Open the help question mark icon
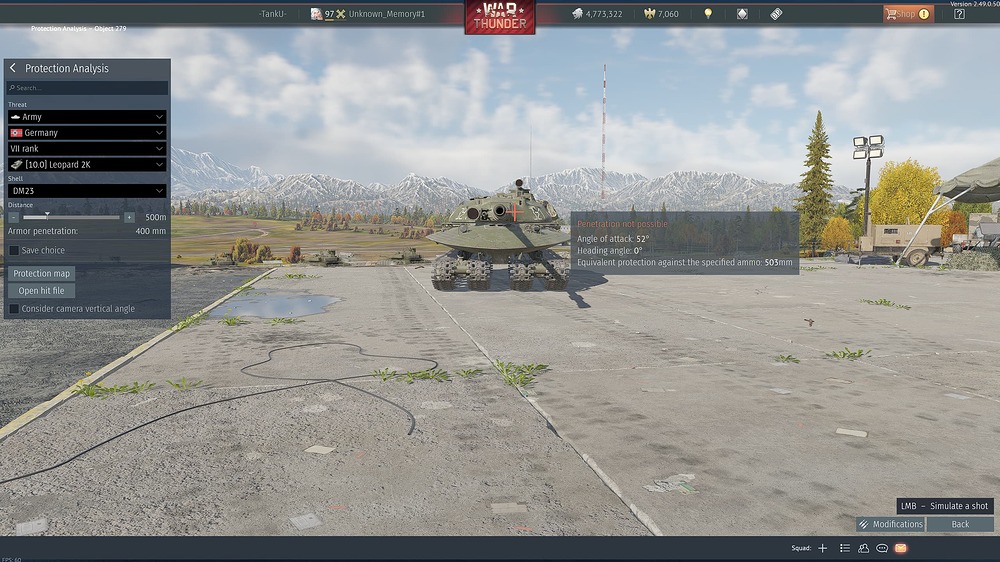Viewport: 1000px width, 562px height. tap(959, 14)
